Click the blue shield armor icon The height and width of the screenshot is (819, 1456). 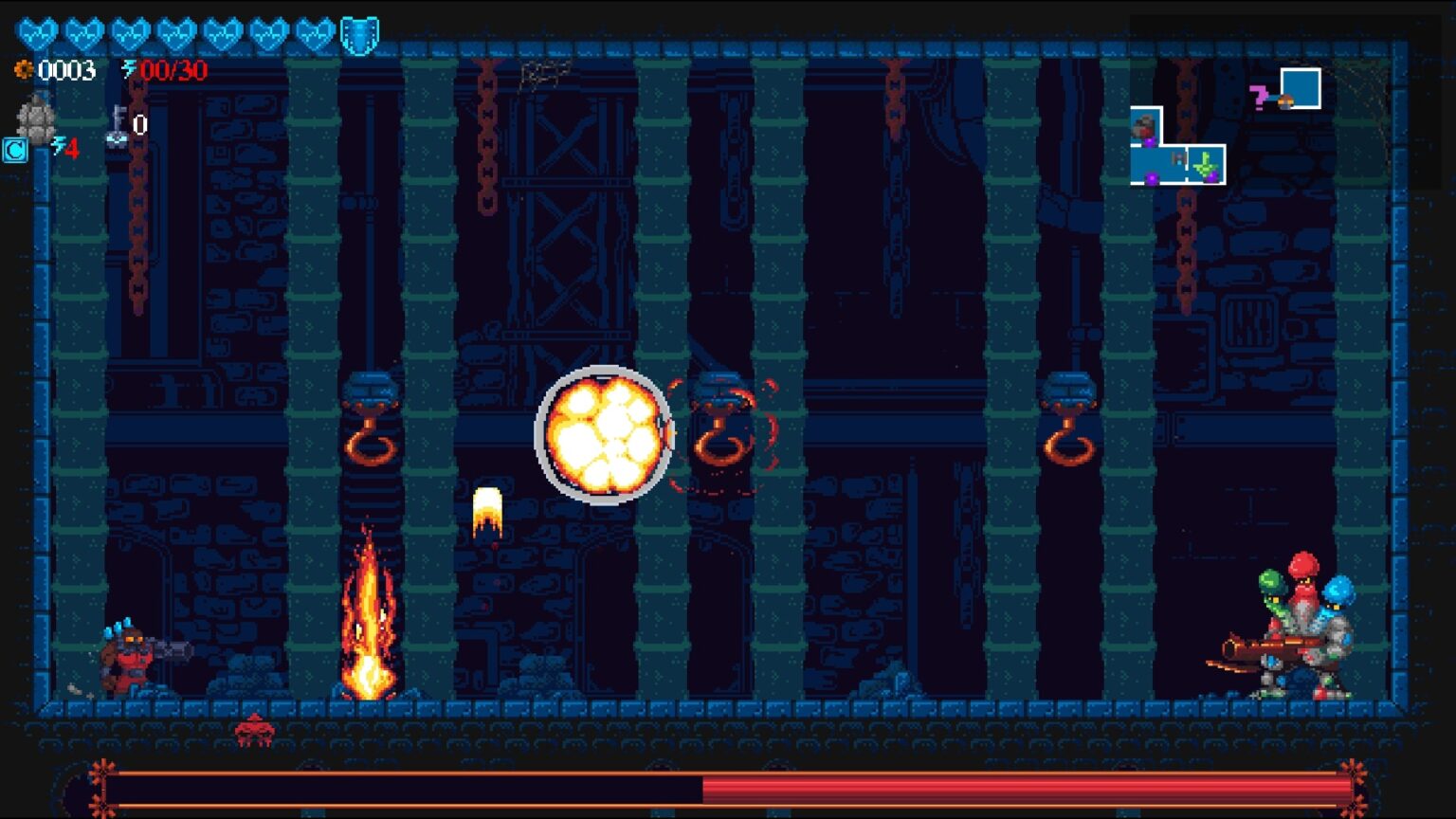pos(359,36)
